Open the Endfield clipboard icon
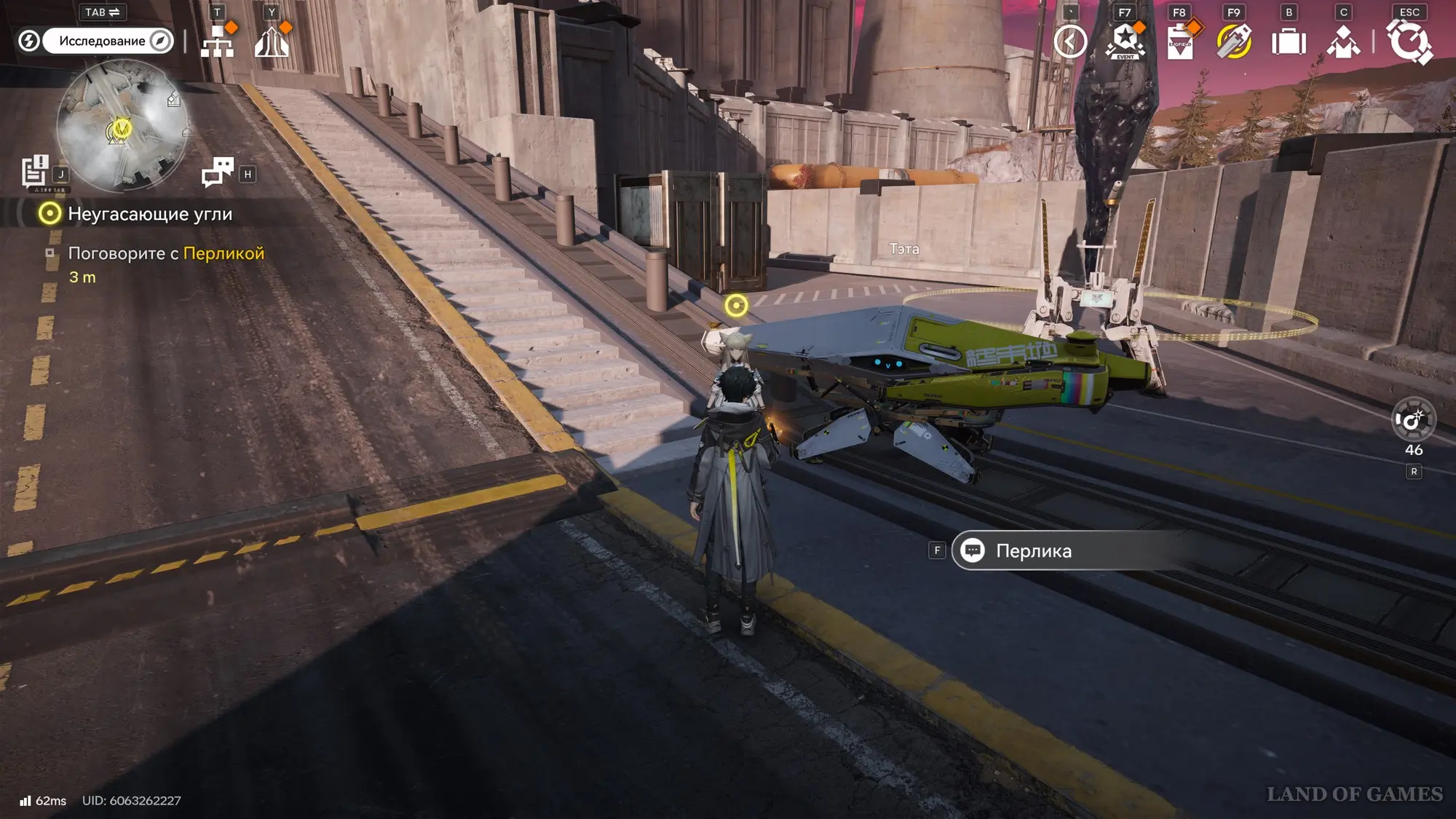This screenshot has width=1456, height=819. click(x=1179, y=41)
